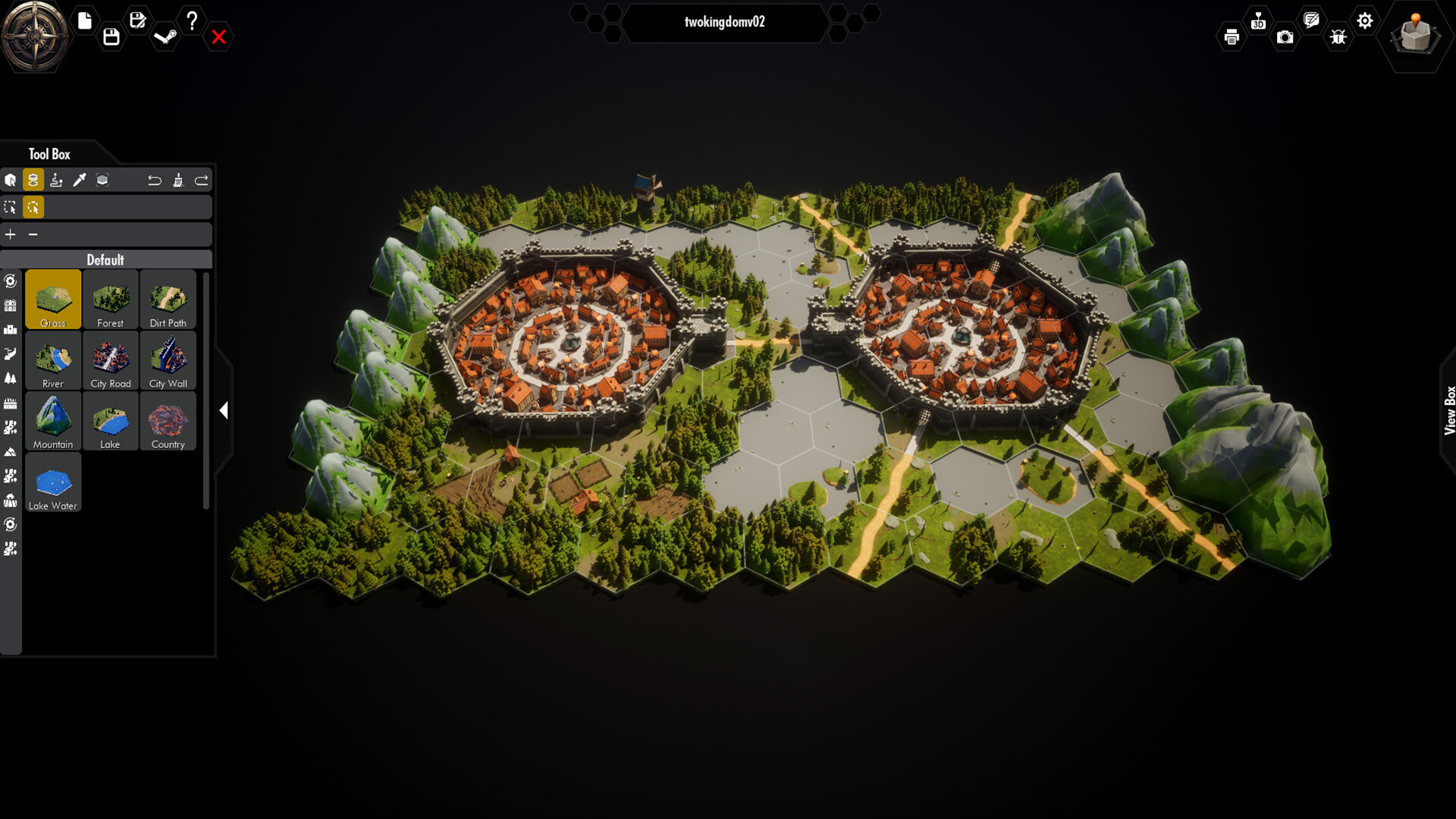Redo the last undone edit
This screenshot has width=1456, height=819.
(x=202, y=180)
